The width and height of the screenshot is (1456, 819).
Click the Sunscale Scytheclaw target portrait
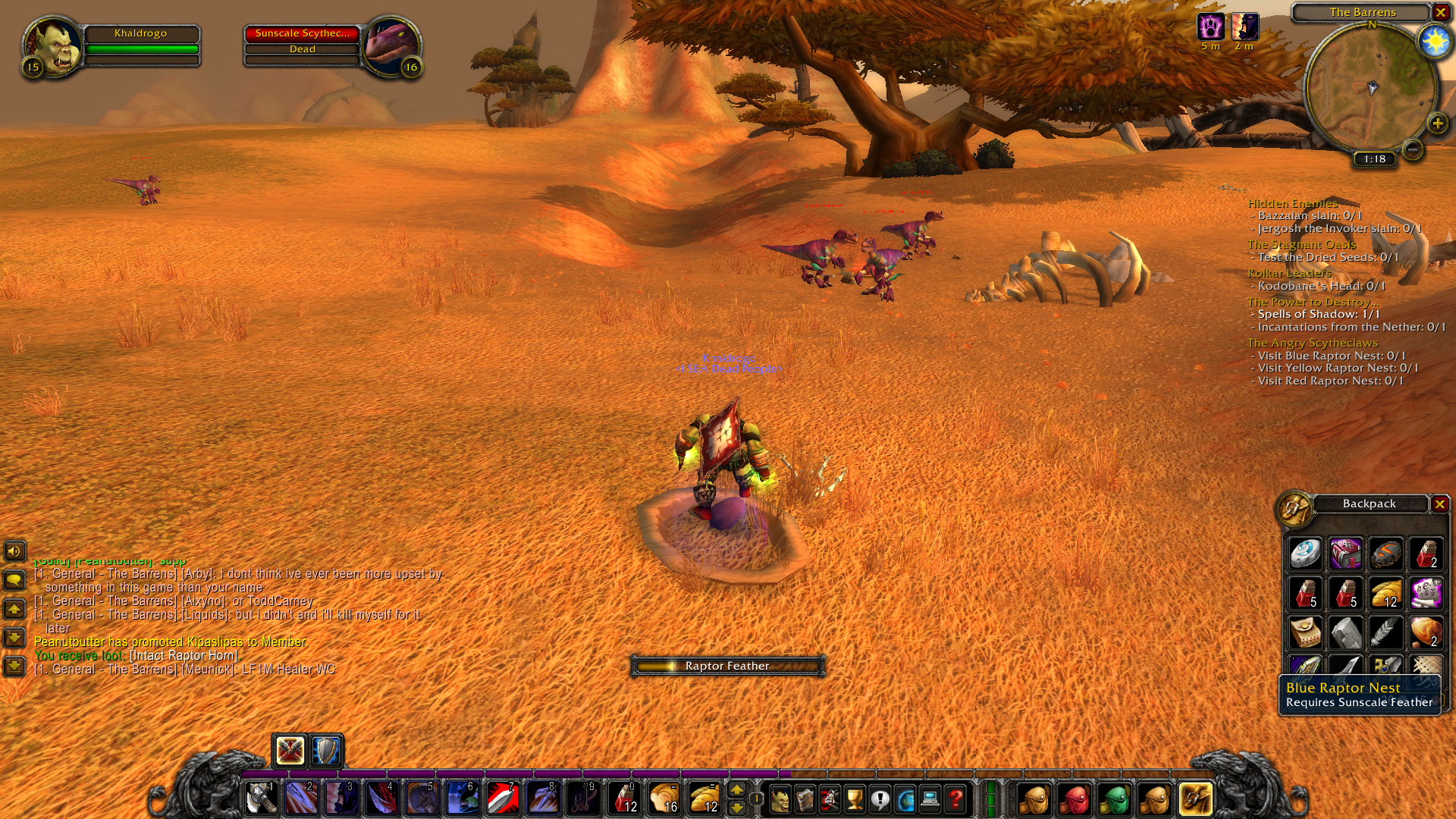[391, 47]
